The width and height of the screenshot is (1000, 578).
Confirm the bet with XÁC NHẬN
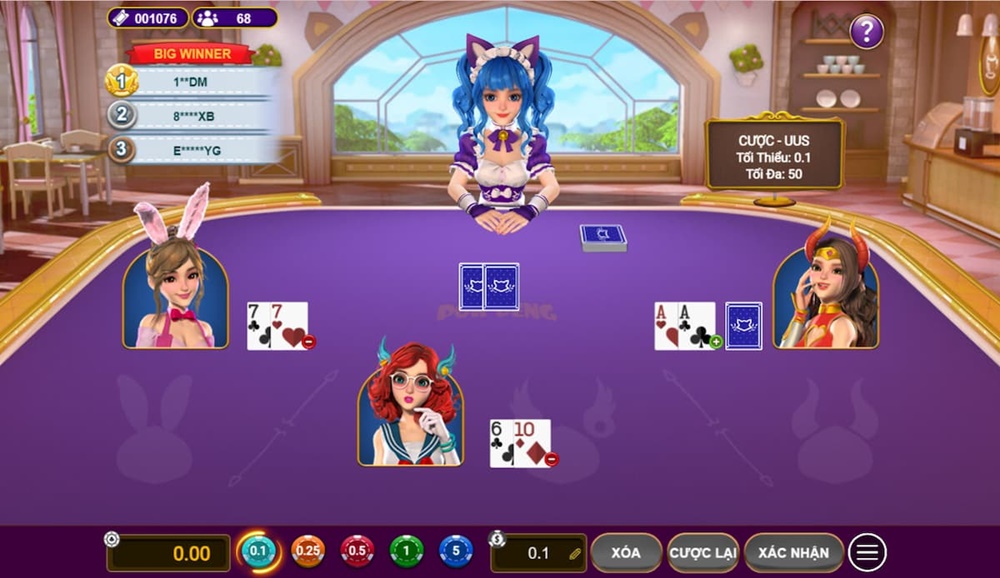[x=793, y=553]
